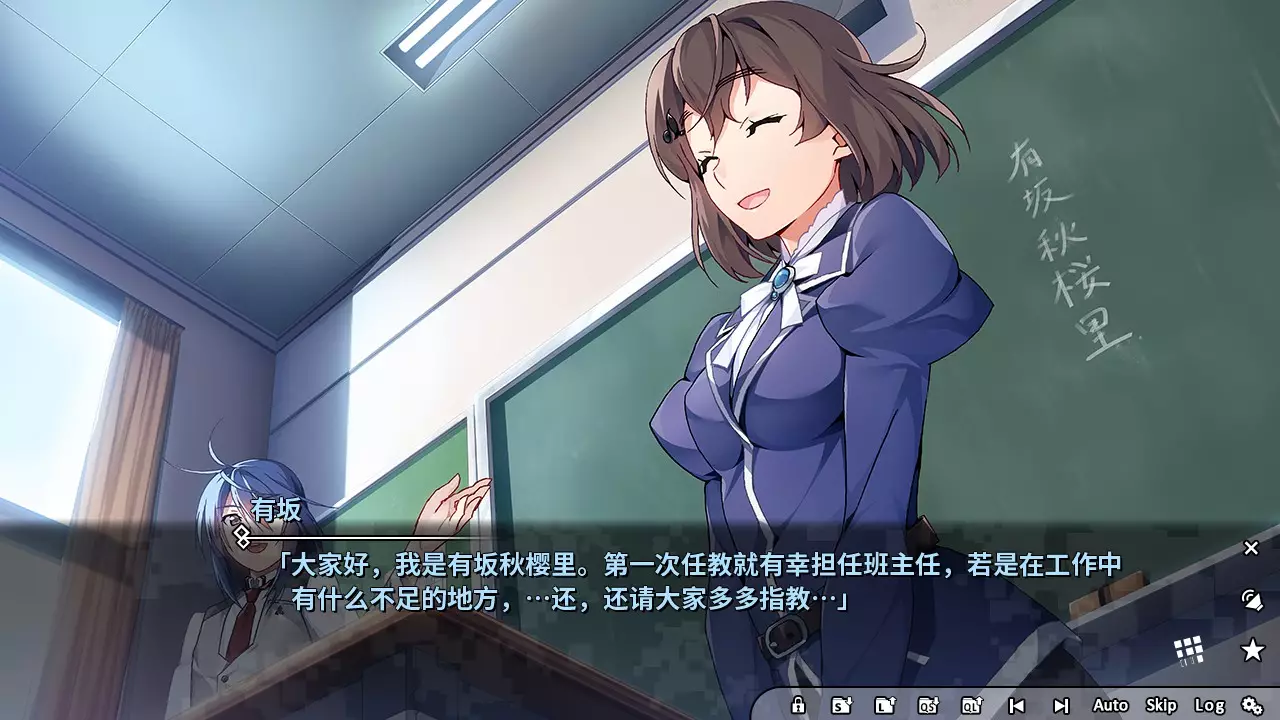Save your game with the S save icon
The height and width of the screenshot is (720, 1280).
842,704
